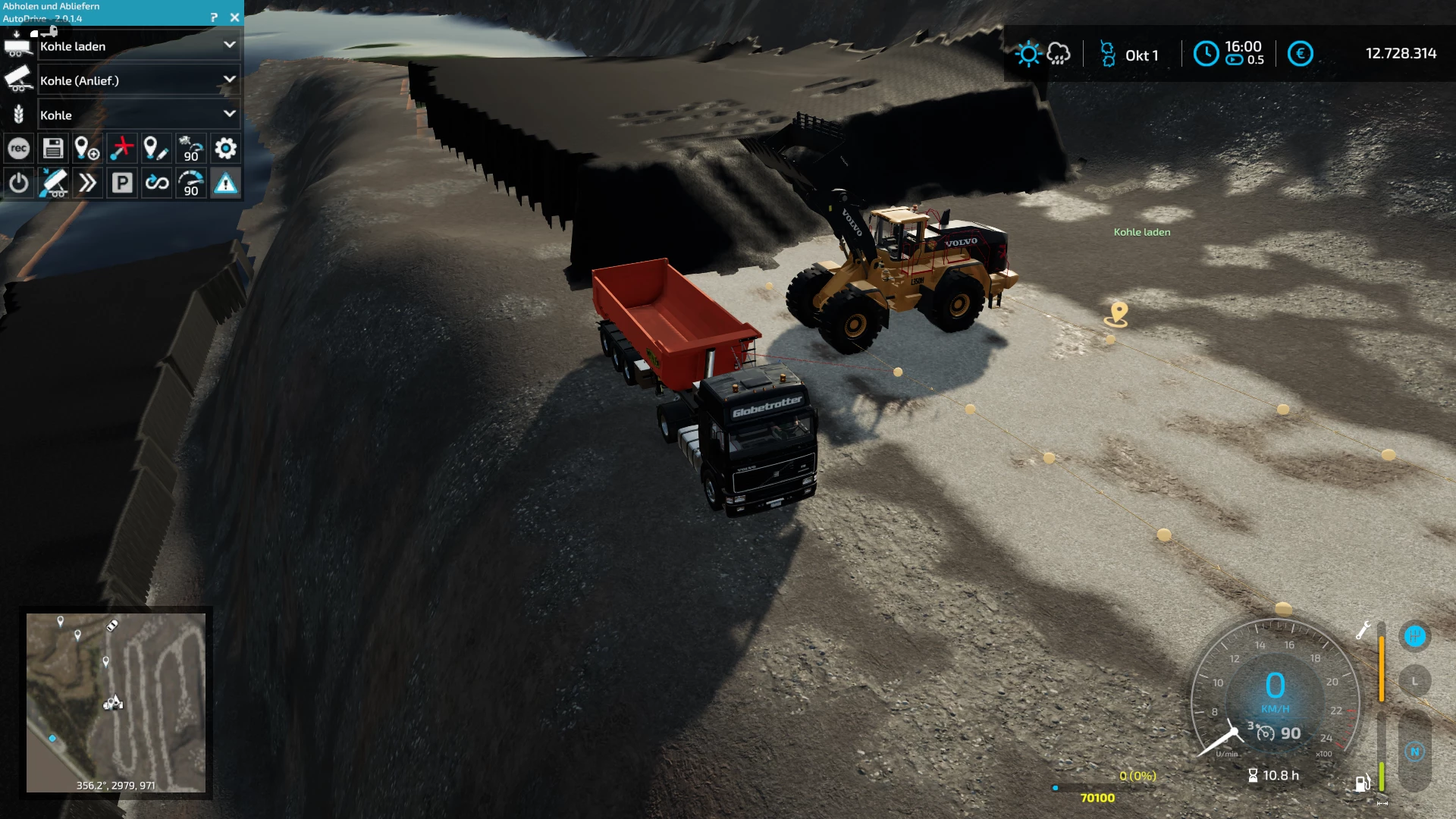Image resolution: width=1456 pixels, height=819 pixels.
Task: Click the warning triangle icon
Action: click(225, 183)
